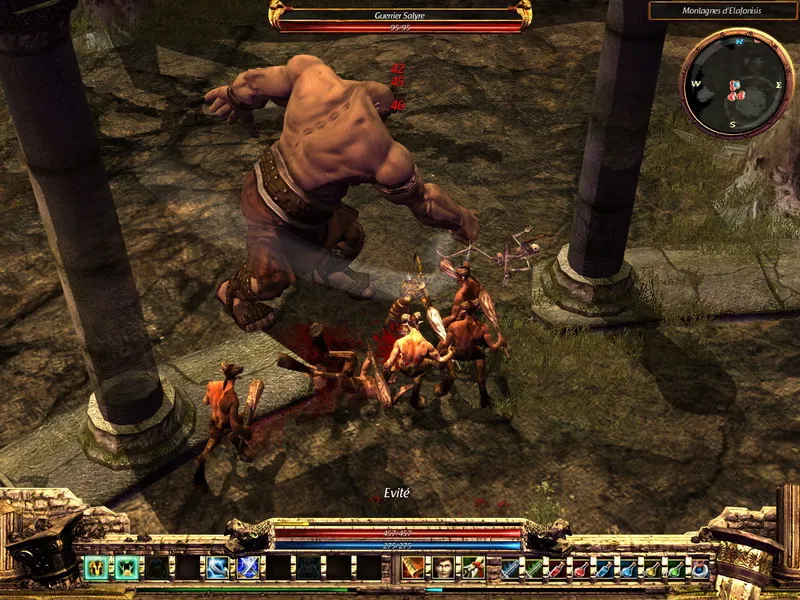800x600 pixels.
Task: Click the circular compass minimap
Action: [x=737, y=81]
